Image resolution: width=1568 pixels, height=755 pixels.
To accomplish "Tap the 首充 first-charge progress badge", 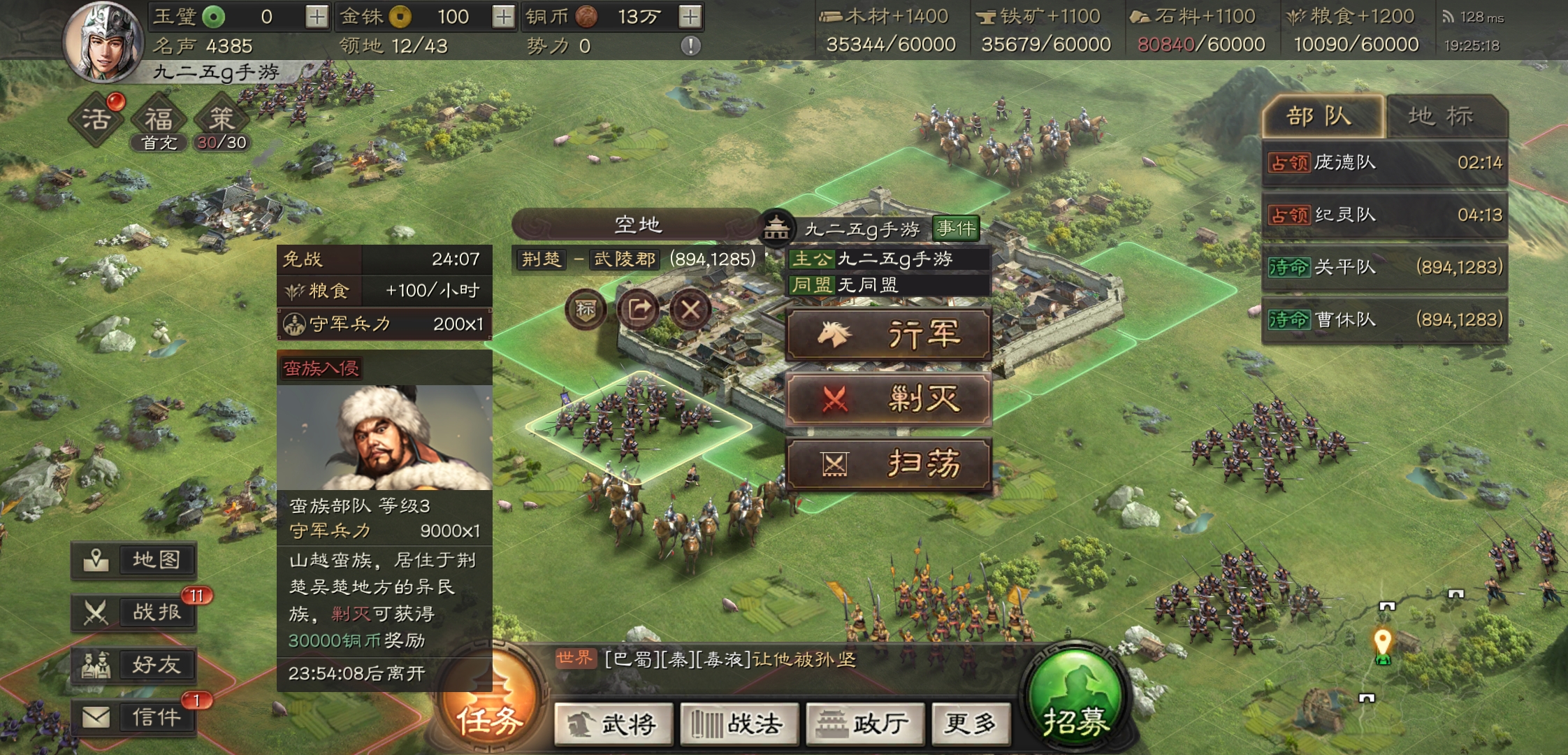I will coord(159,143).
